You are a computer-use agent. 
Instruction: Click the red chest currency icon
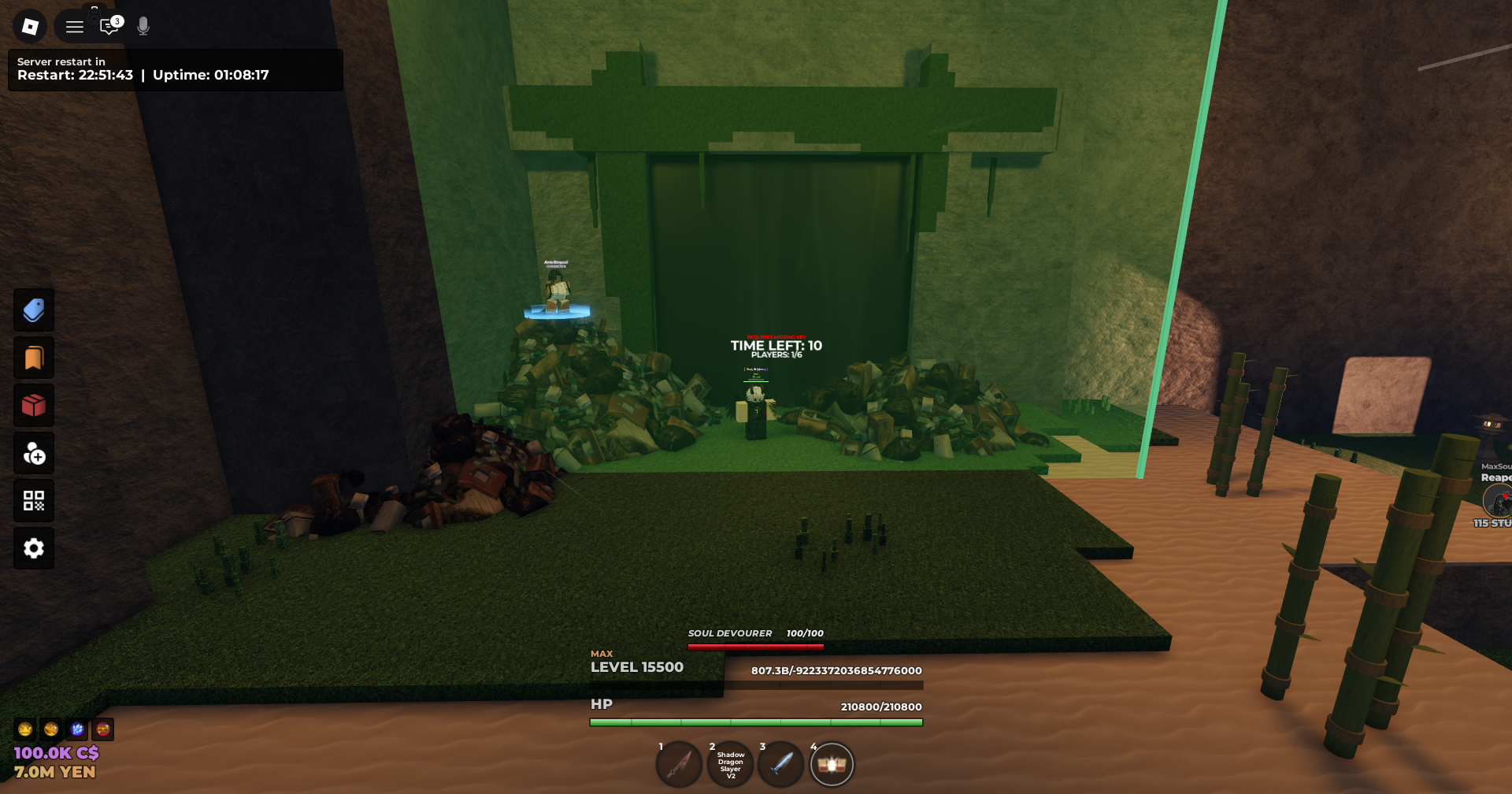[102, 730]
